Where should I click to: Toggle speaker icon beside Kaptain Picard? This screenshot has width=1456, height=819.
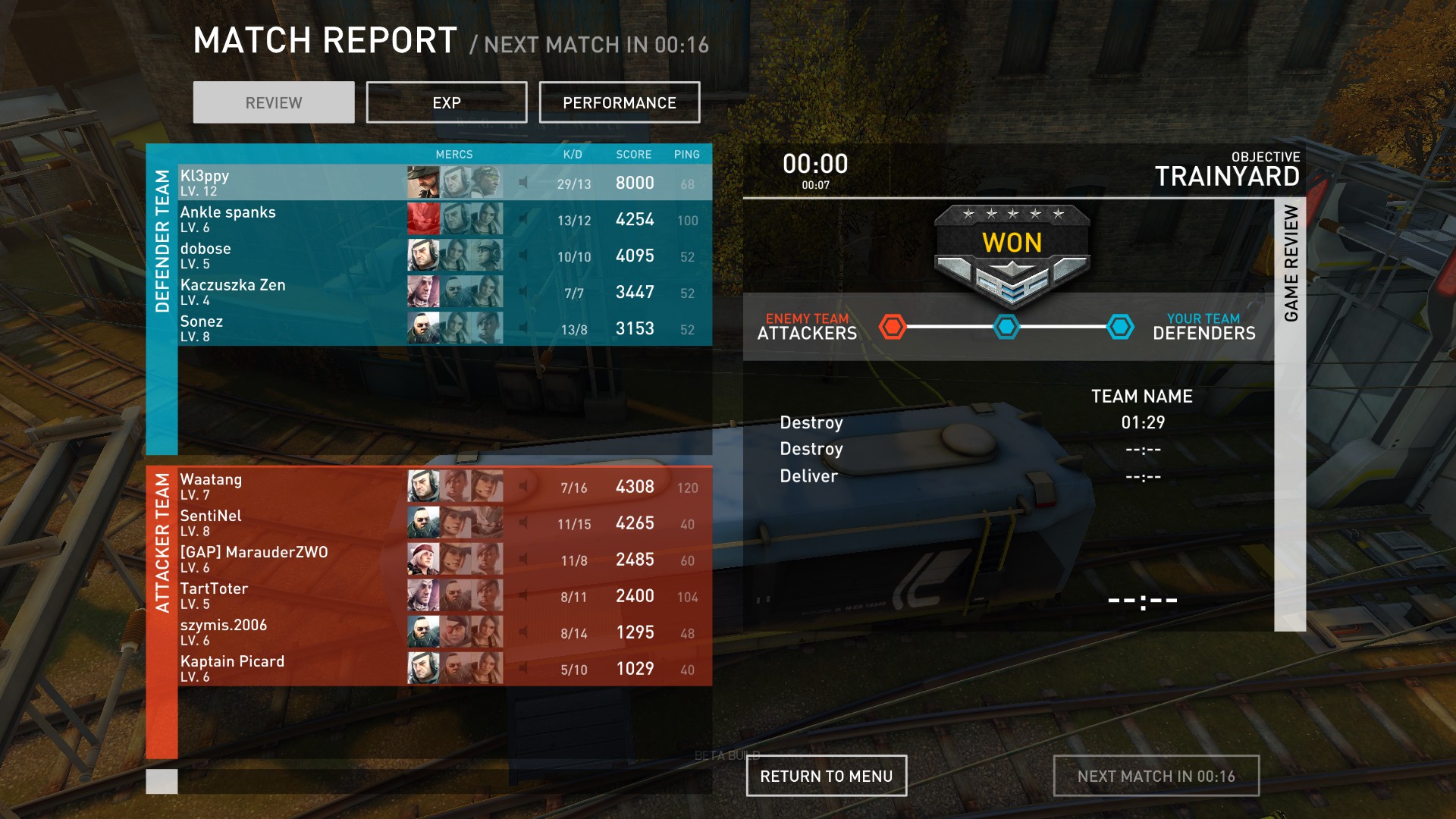[523, 668]
